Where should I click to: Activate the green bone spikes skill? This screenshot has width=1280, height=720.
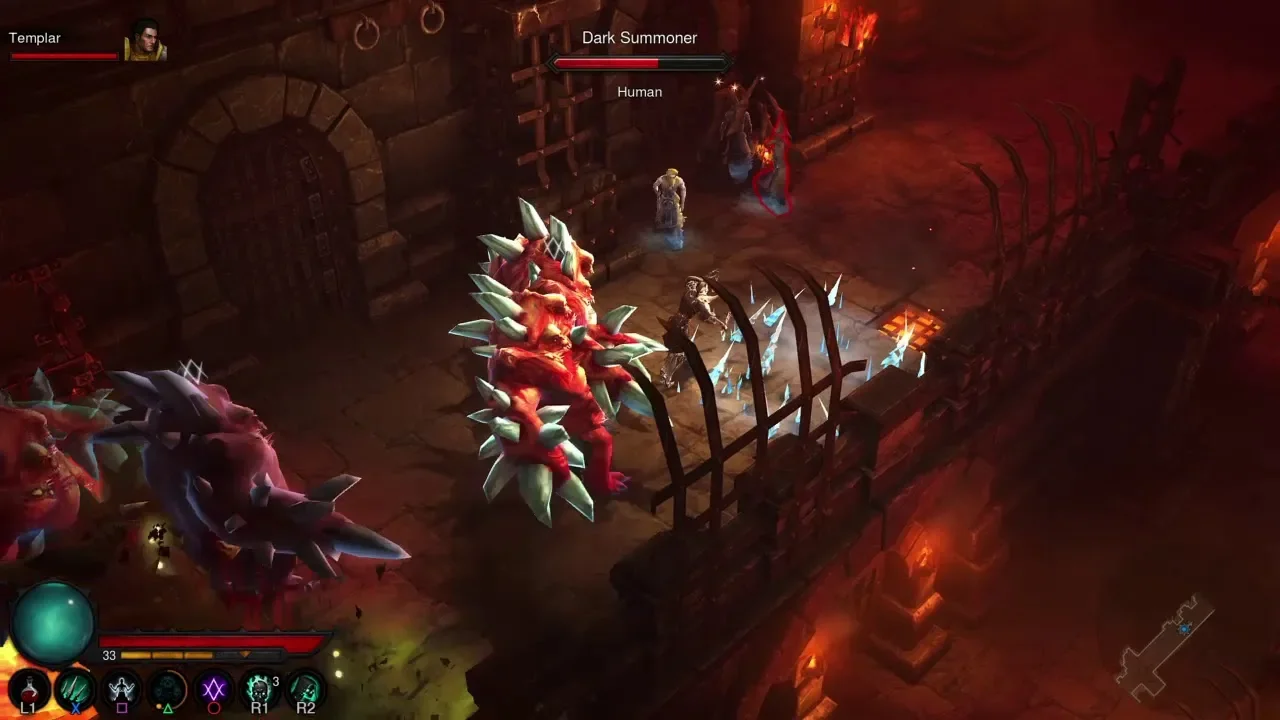75,690
